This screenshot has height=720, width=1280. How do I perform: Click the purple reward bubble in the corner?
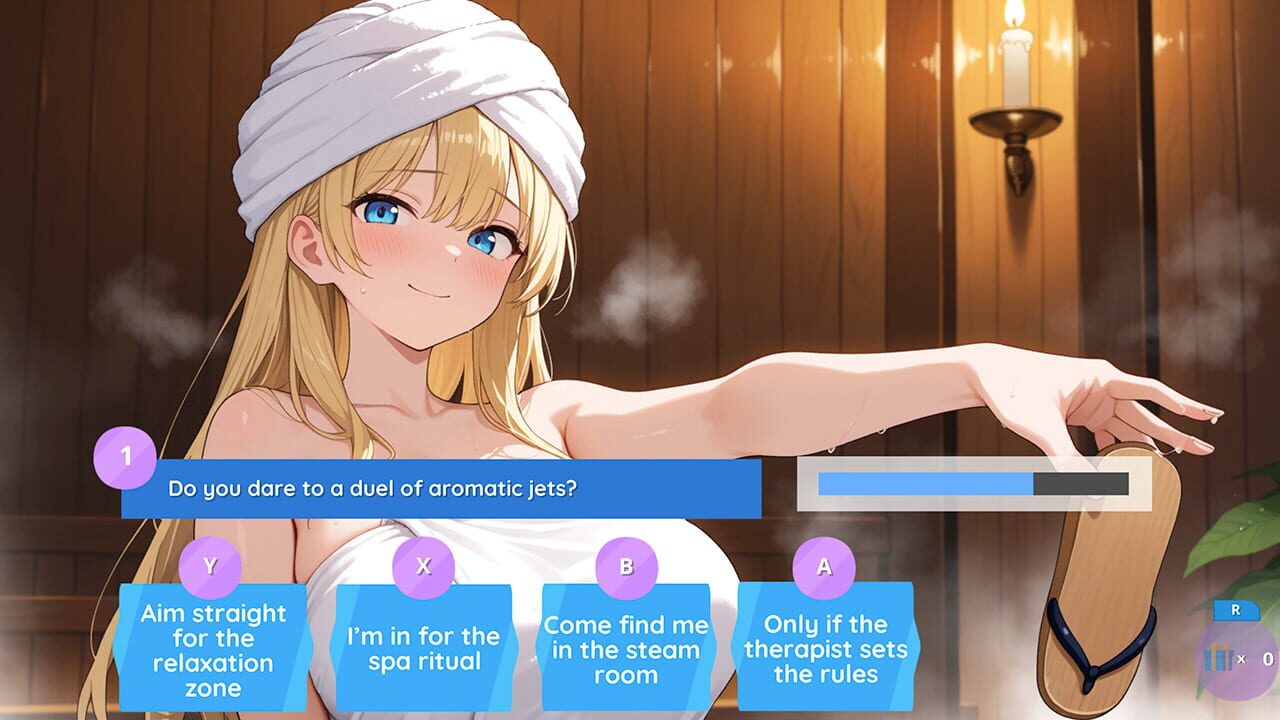[x=1240, y=660]
